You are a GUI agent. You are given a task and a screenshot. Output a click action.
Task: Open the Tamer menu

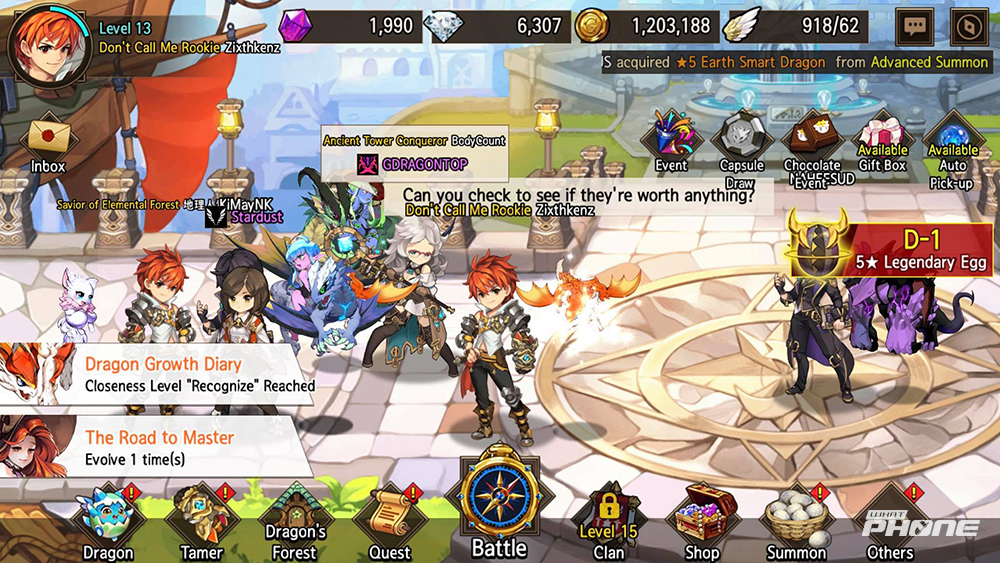coord(200,520)
